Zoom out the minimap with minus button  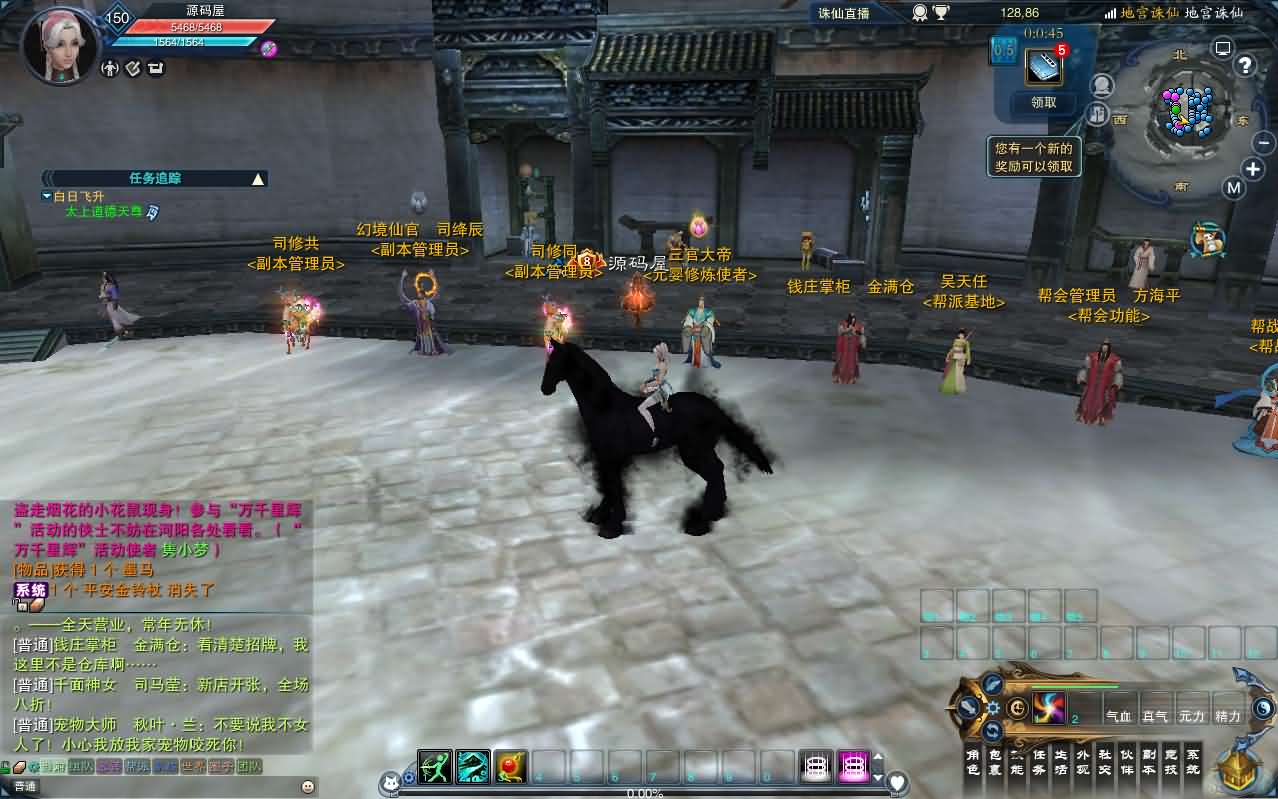[x=1264, y=143]
